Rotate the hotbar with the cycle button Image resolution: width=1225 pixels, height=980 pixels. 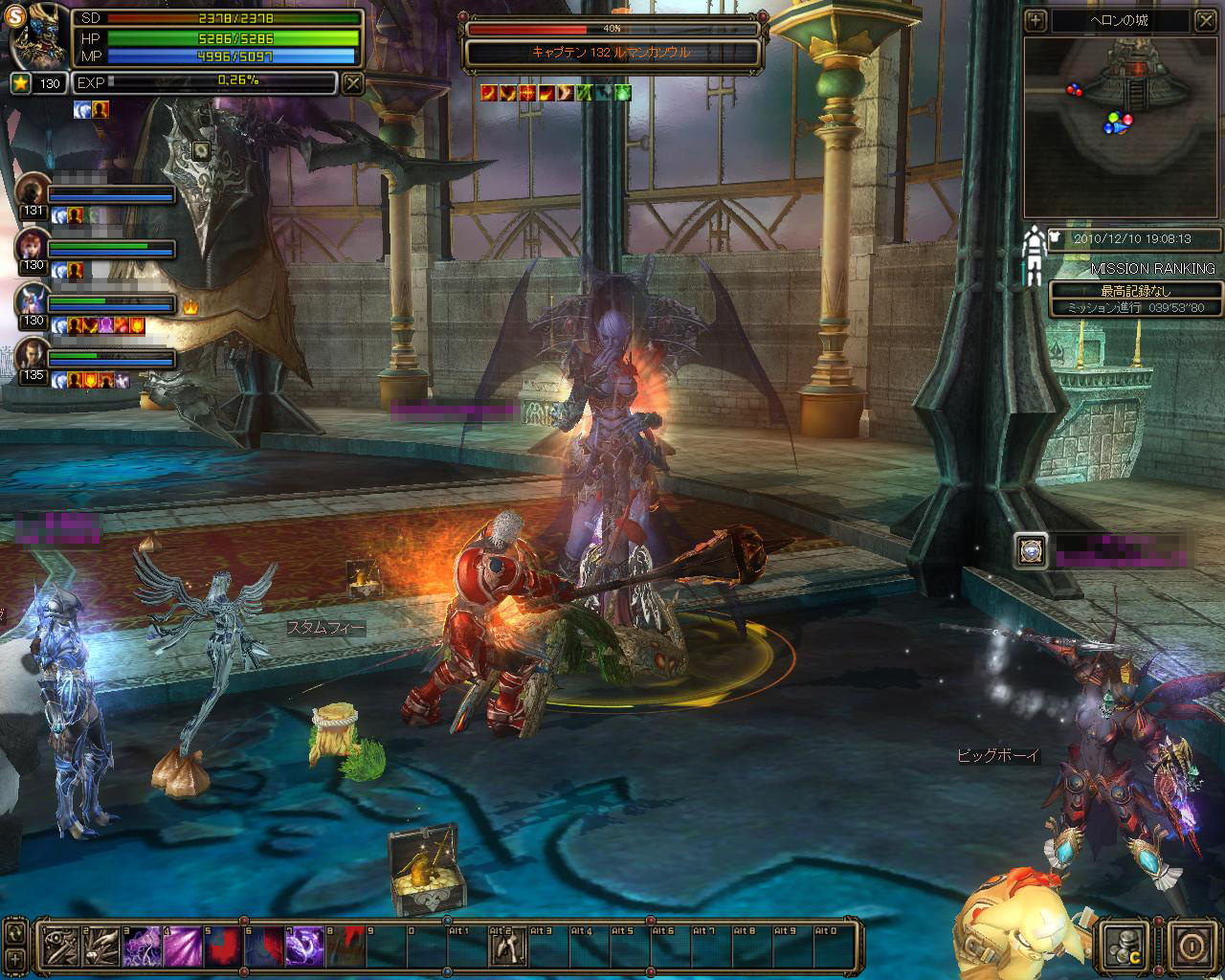pos(14,931)
